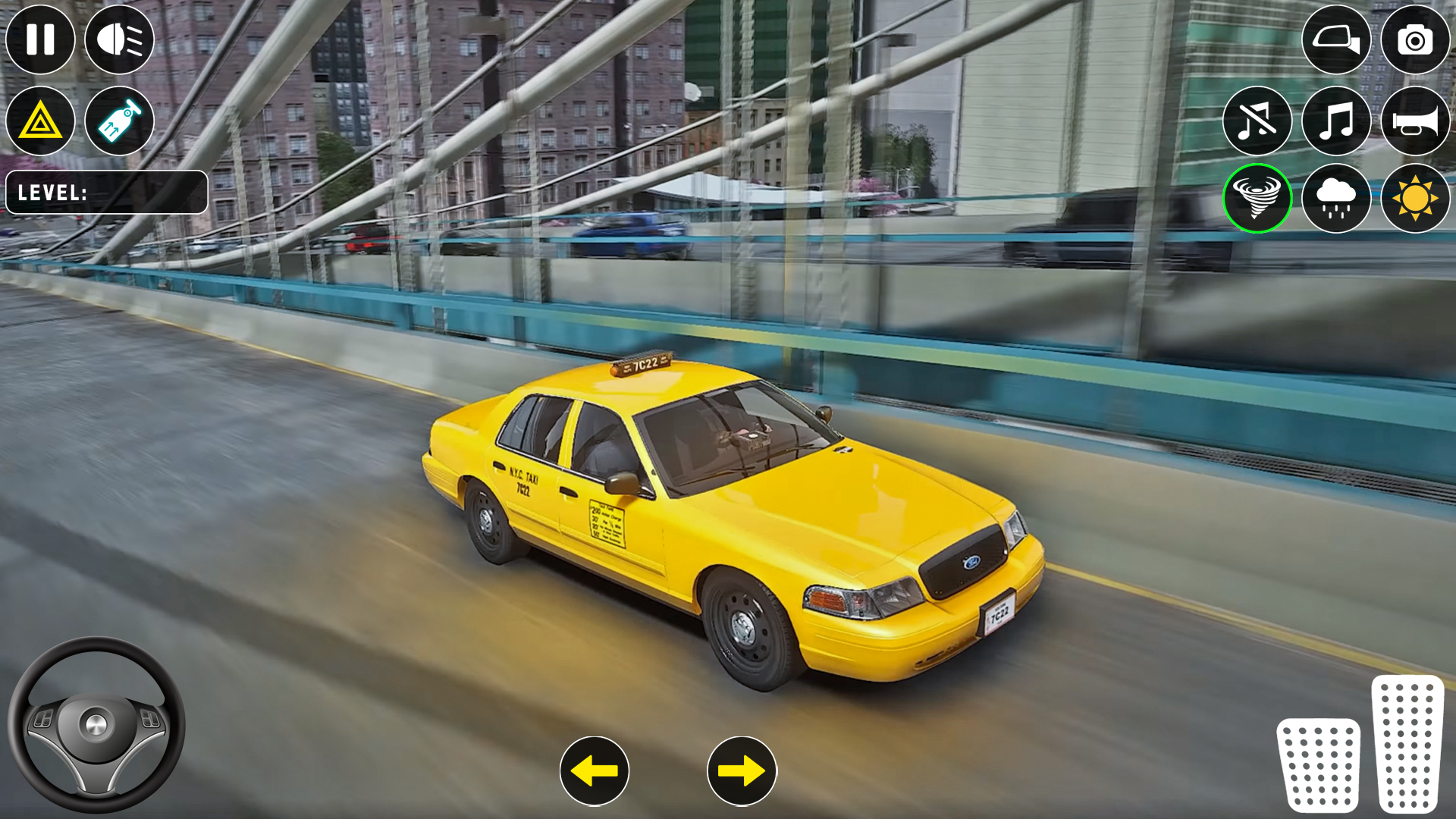Screen dimensions: 1456x819
Task: Toggle the headlights on
Action: pos(119,39)
